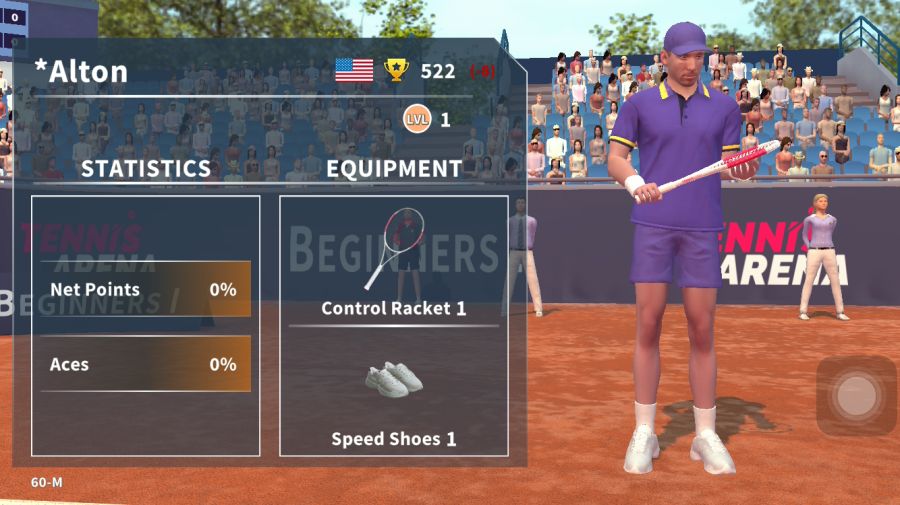This screenshot has width=900, height=505.
Task: Click the orange LVL badge
Action: [417, 120]
